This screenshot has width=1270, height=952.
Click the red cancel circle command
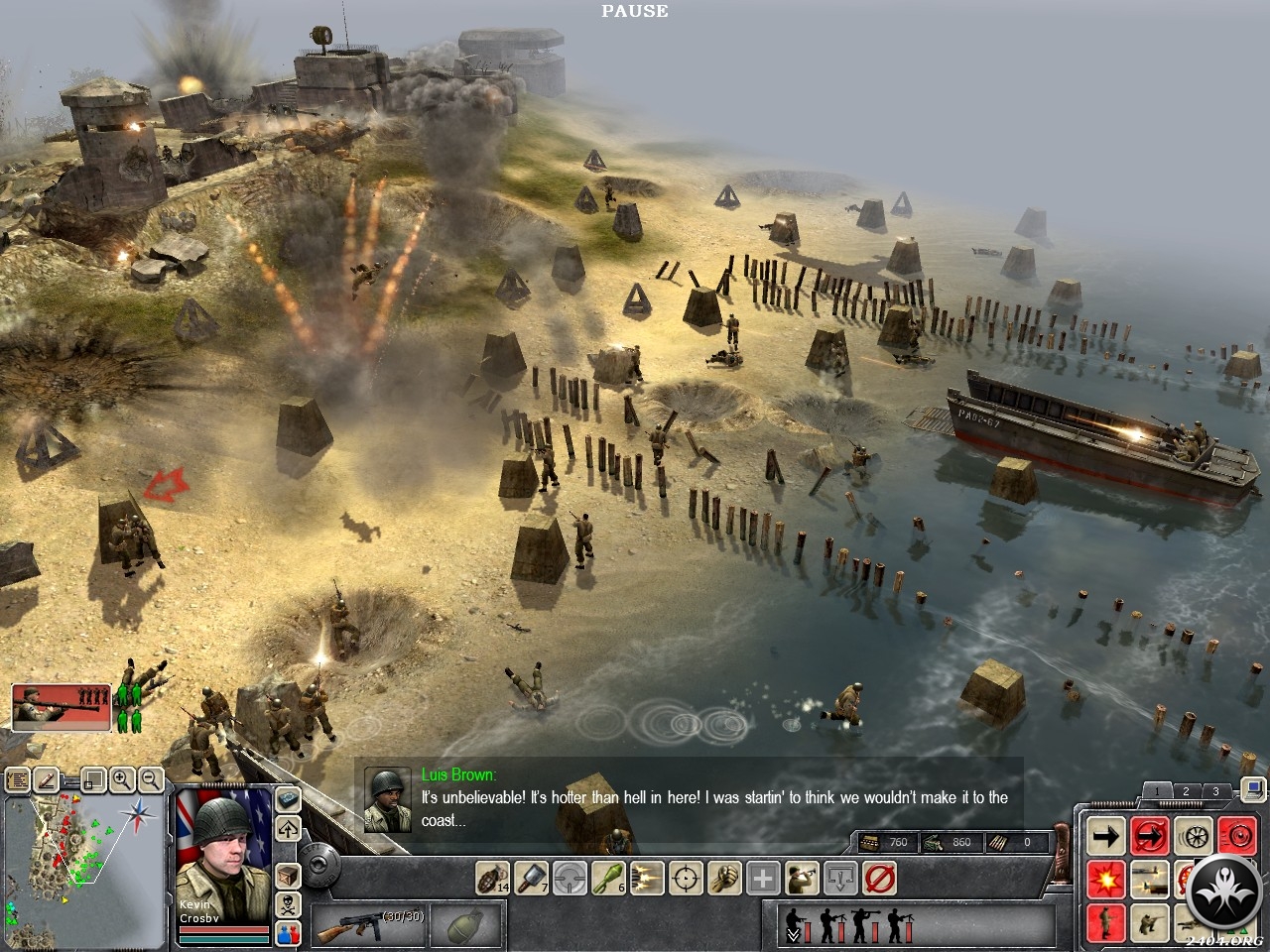(x=880, y=878)
